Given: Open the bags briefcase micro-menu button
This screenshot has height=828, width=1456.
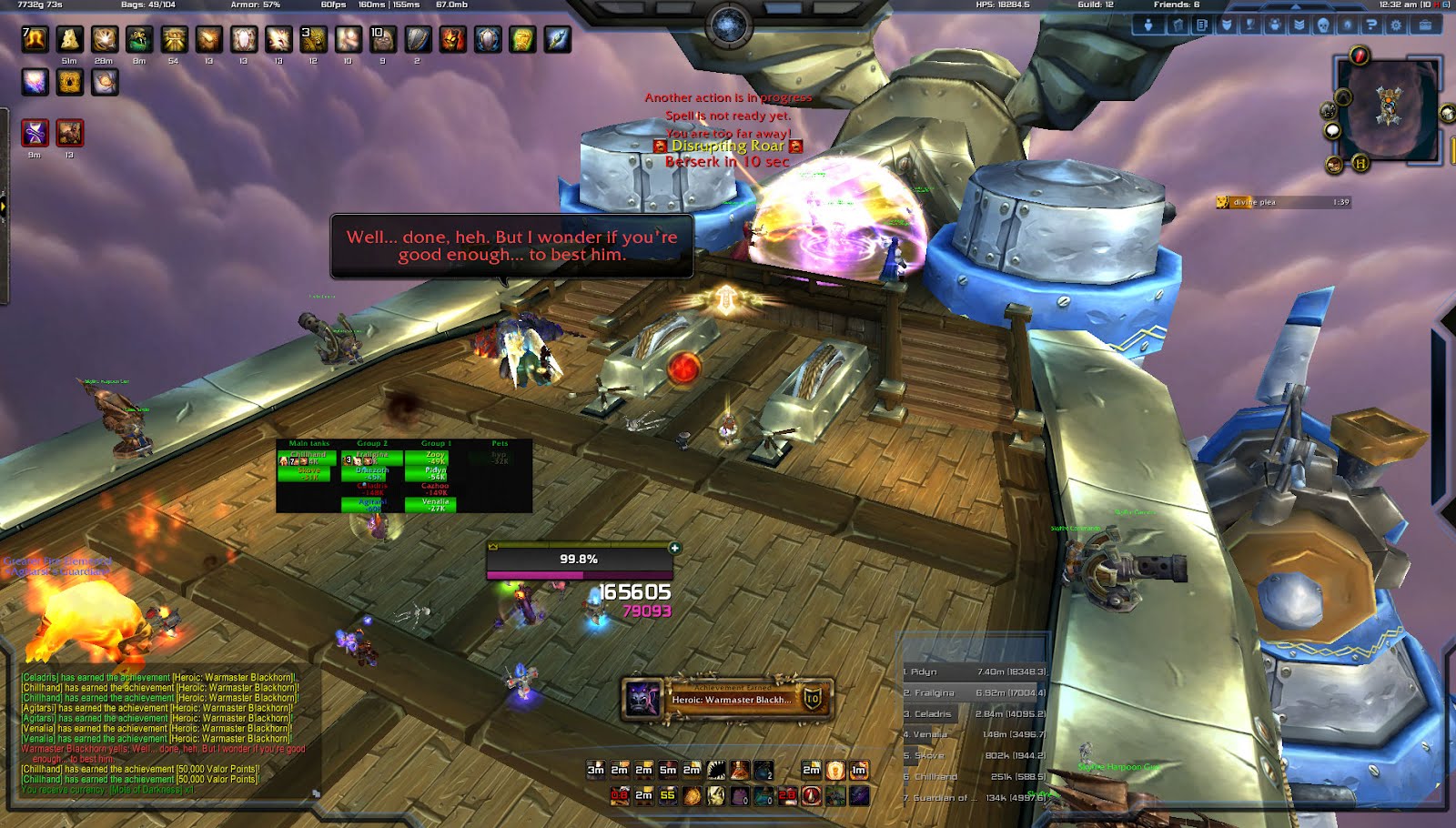Looking at the screenshot, I should 1426,25.
